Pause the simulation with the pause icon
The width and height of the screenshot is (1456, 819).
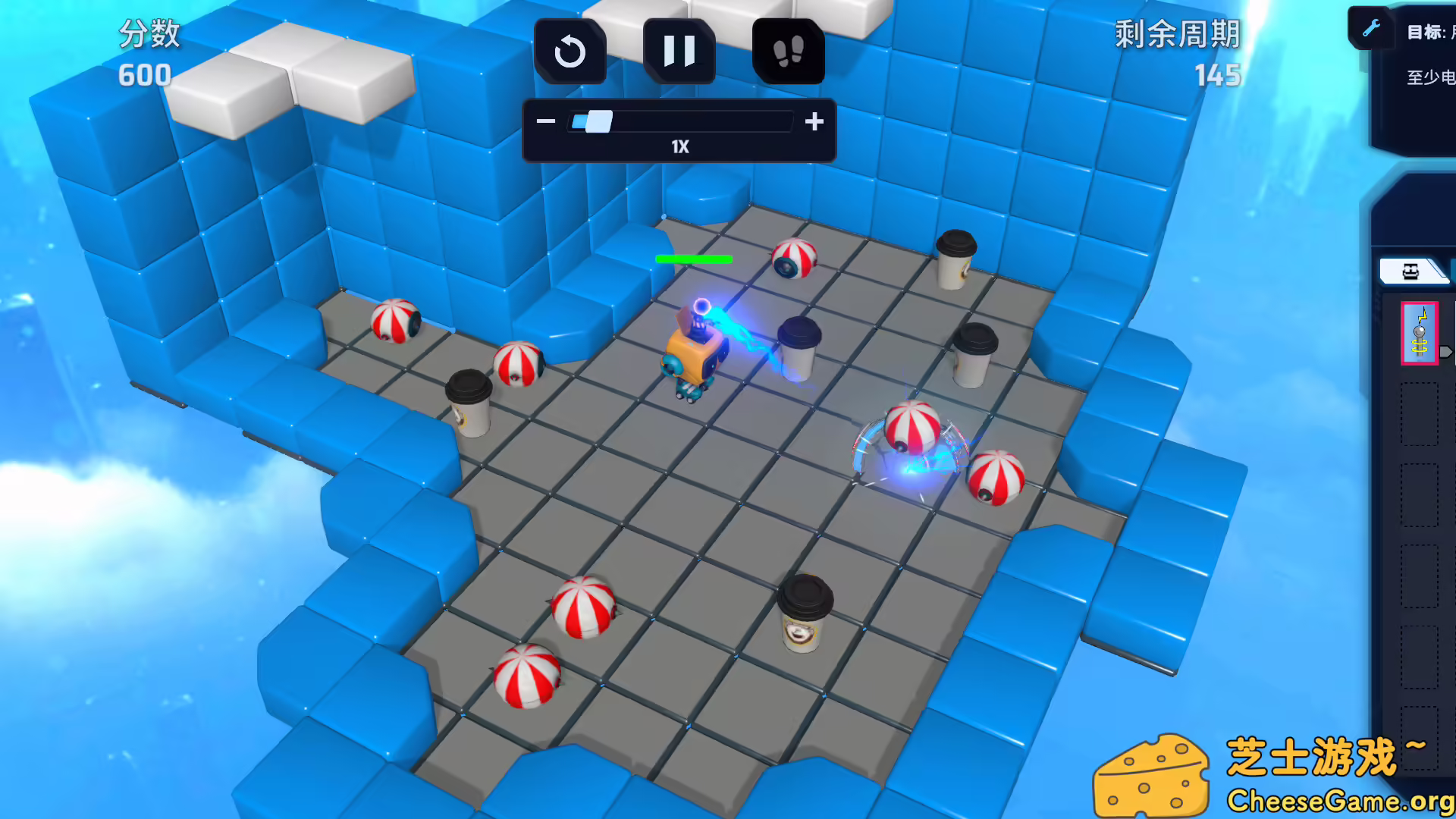point(679,51)
